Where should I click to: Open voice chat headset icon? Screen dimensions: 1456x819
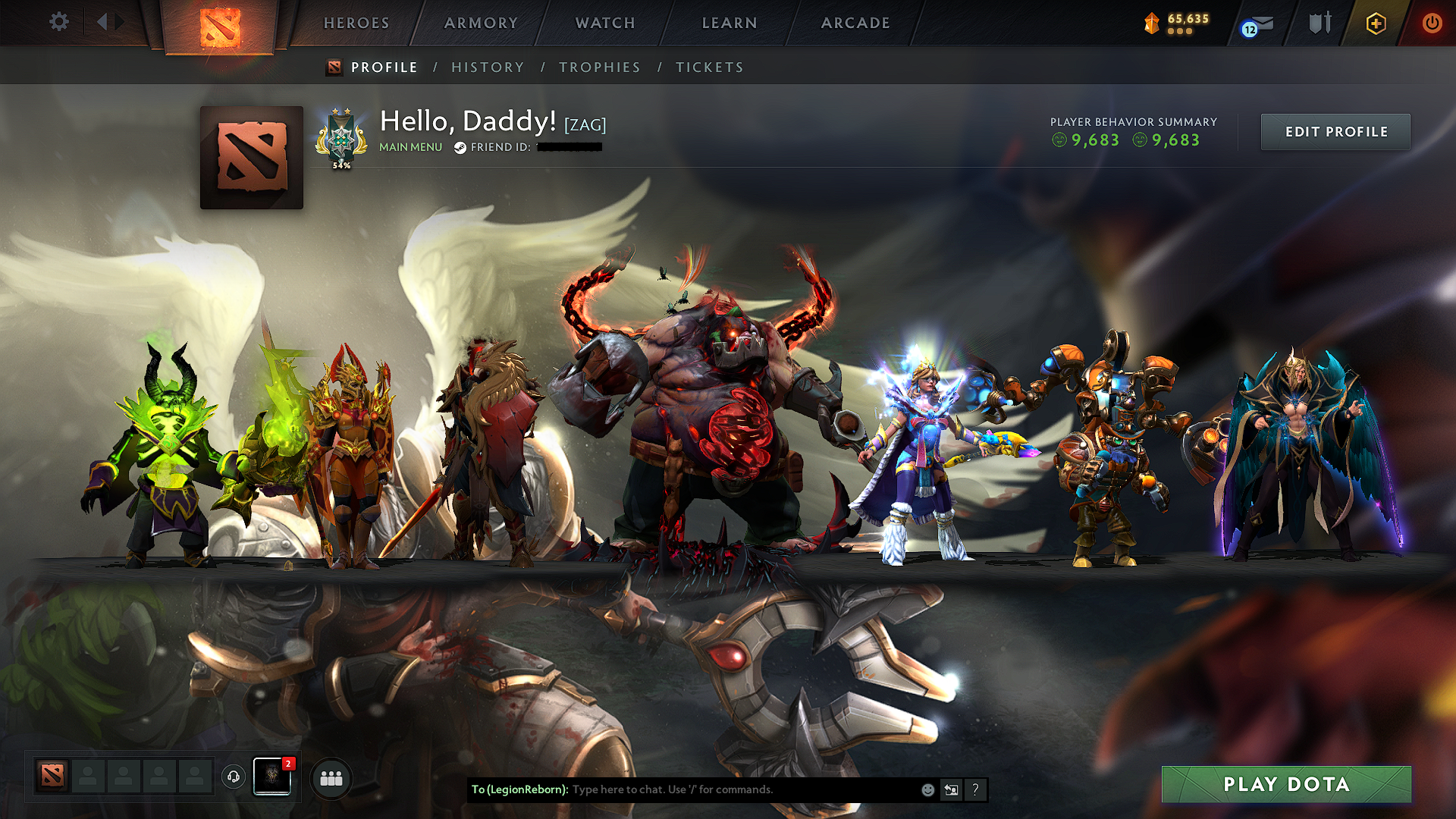[x=234, y=777]
